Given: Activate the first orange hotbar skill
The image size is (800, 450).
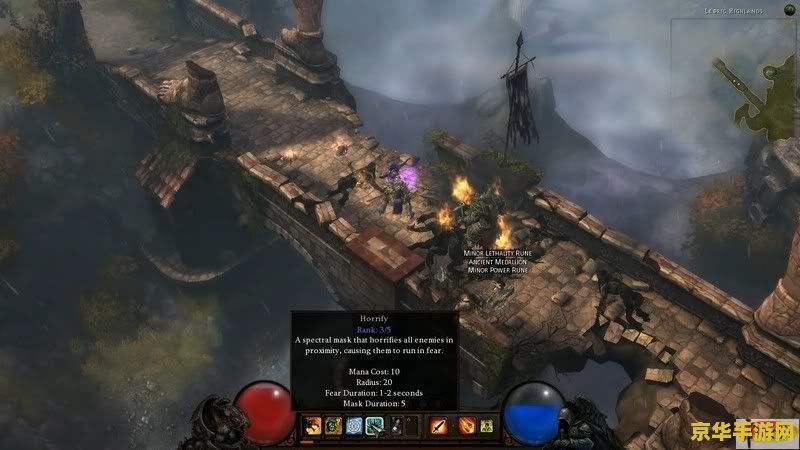Looking at the screenshot, I should (312, 426).
